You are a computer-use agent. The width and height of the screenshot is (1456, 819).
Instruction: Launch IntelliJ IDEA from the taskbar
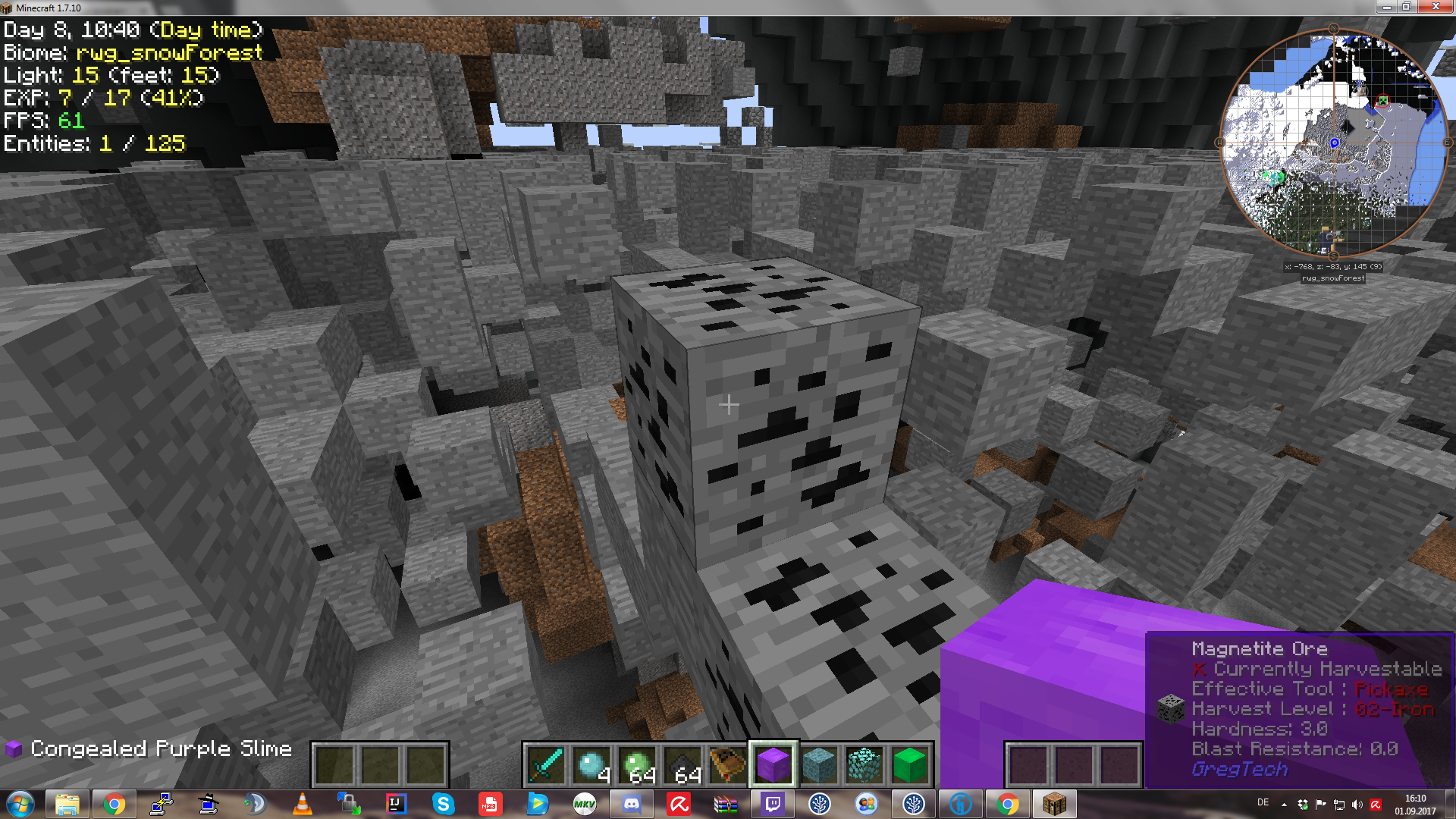pyautogui.click(x=395, y=803)
